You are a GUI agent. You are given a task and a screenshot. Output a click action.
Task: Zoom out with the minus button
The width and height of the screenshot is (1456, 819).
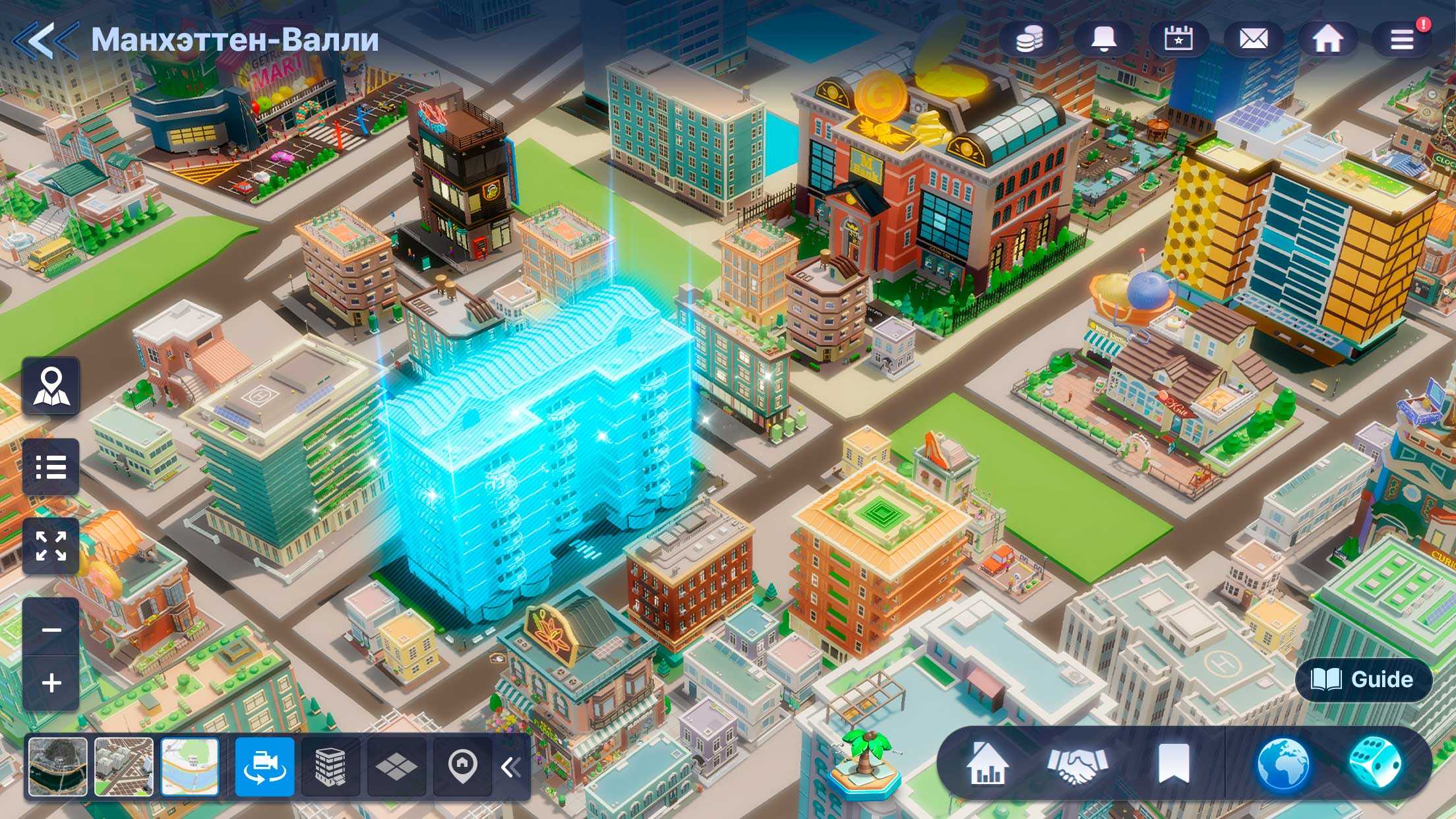pos(51,630)
